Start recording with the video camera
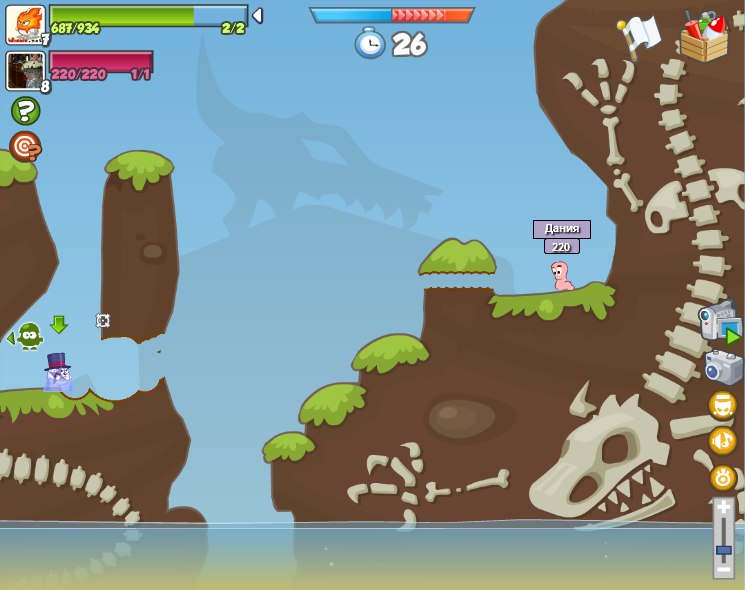The width and height of the screenshot is (745, 590). 720,322
